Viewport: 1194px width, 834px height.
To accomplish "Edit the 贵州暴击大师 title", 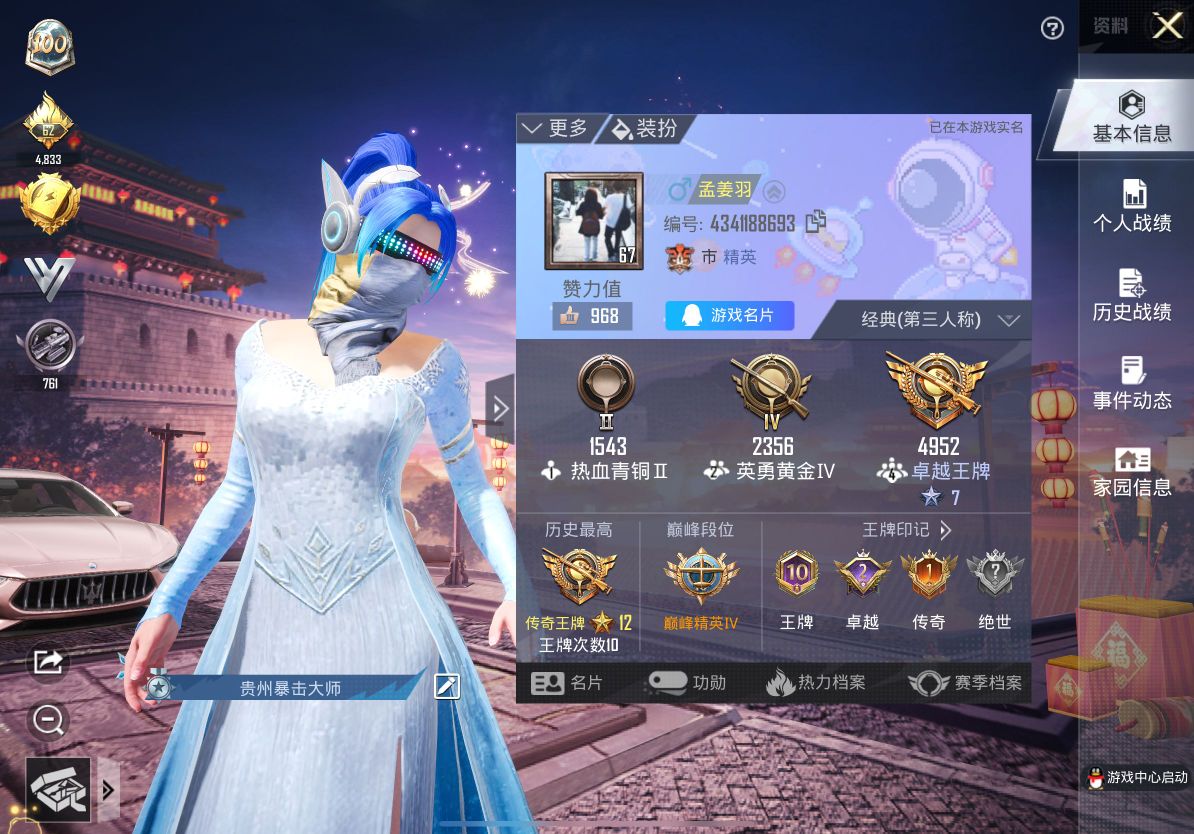I will point(447,686).
